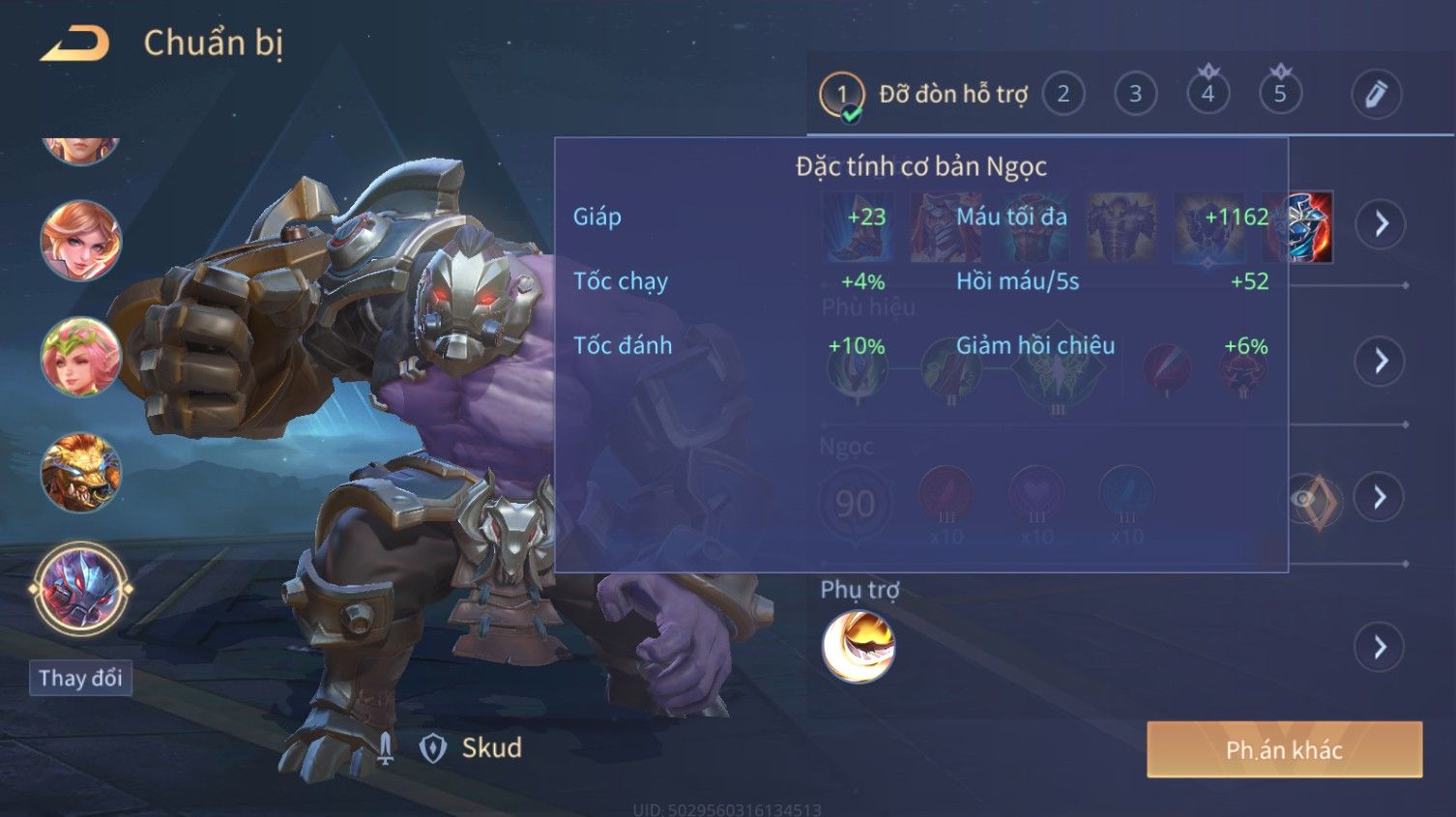Choose the golden beast hero portrait

(x=80, y=473)
